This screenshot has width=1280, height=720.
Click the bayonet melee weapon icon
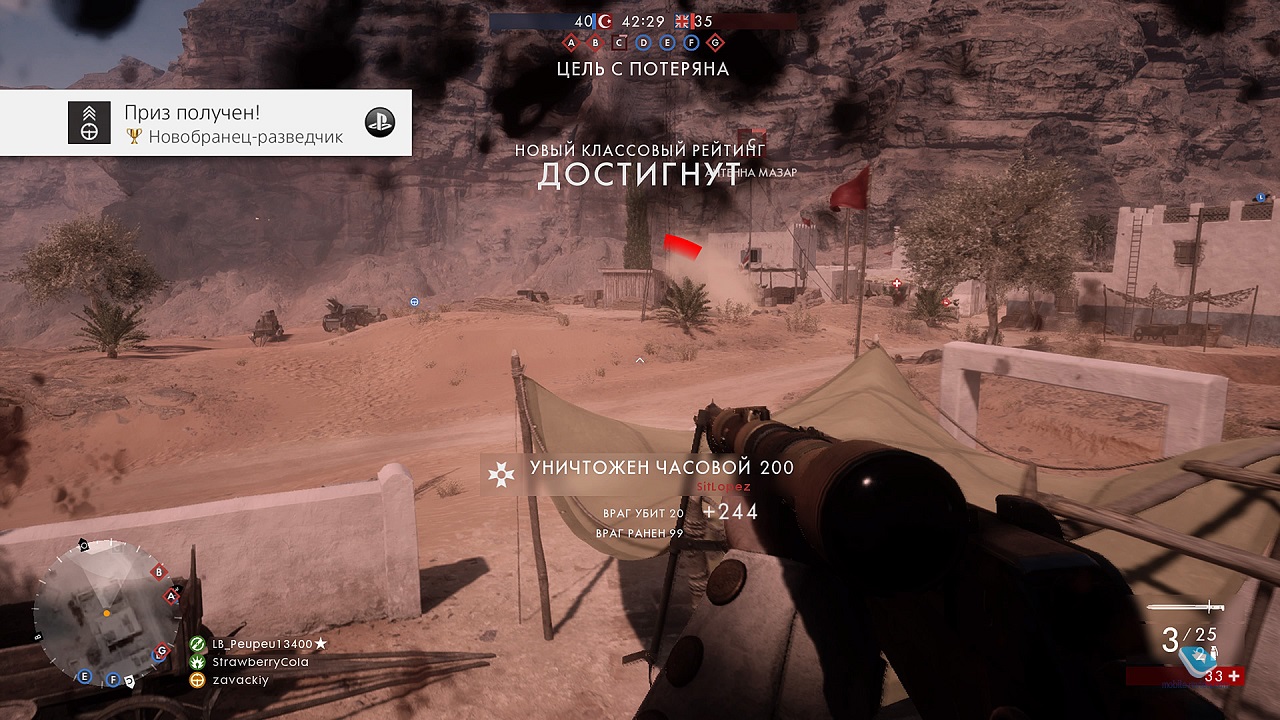click(1186, 607)
